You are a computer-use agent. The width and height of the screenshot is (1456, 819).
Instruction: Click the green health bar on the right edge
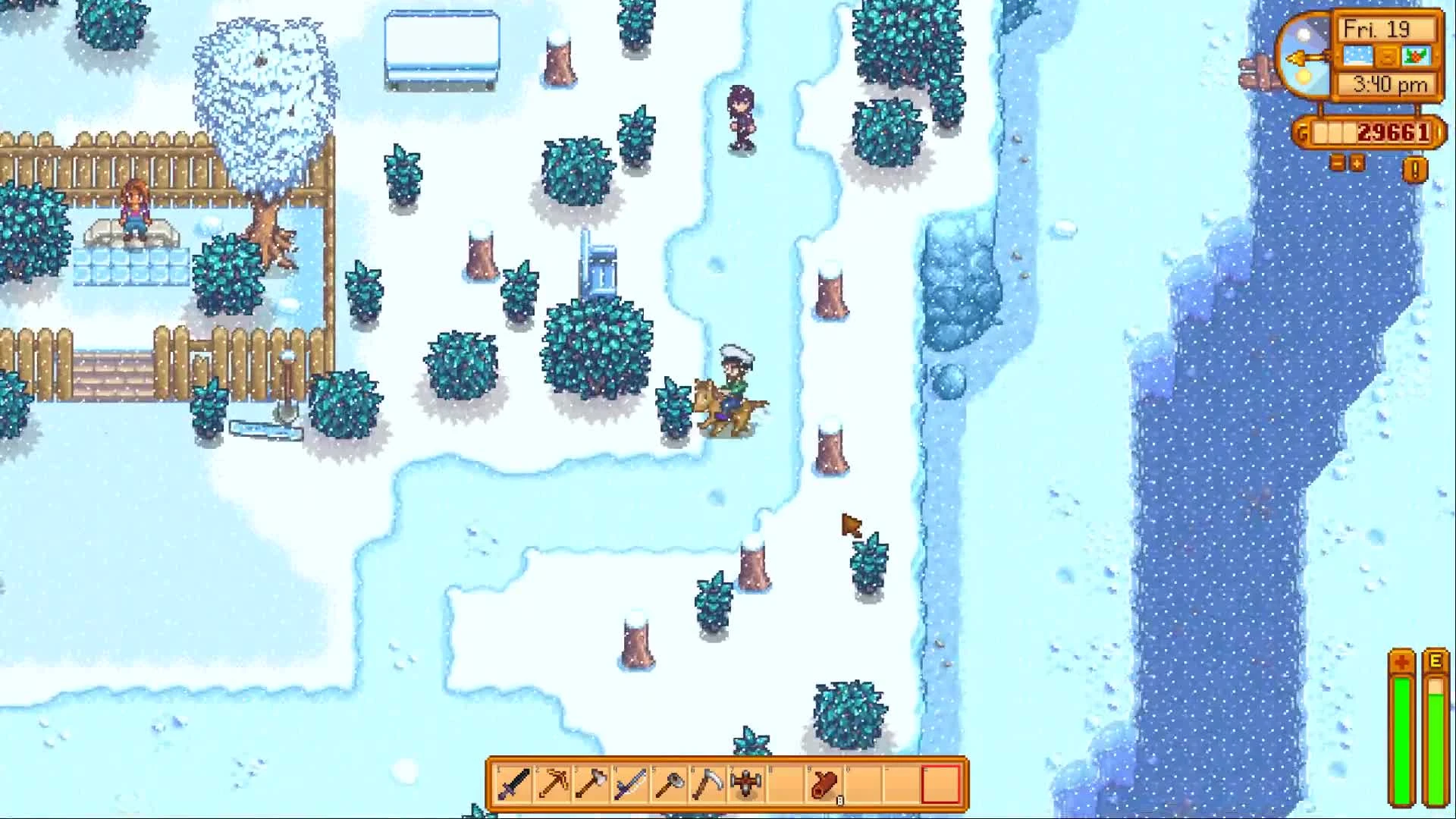point(1401,728)
